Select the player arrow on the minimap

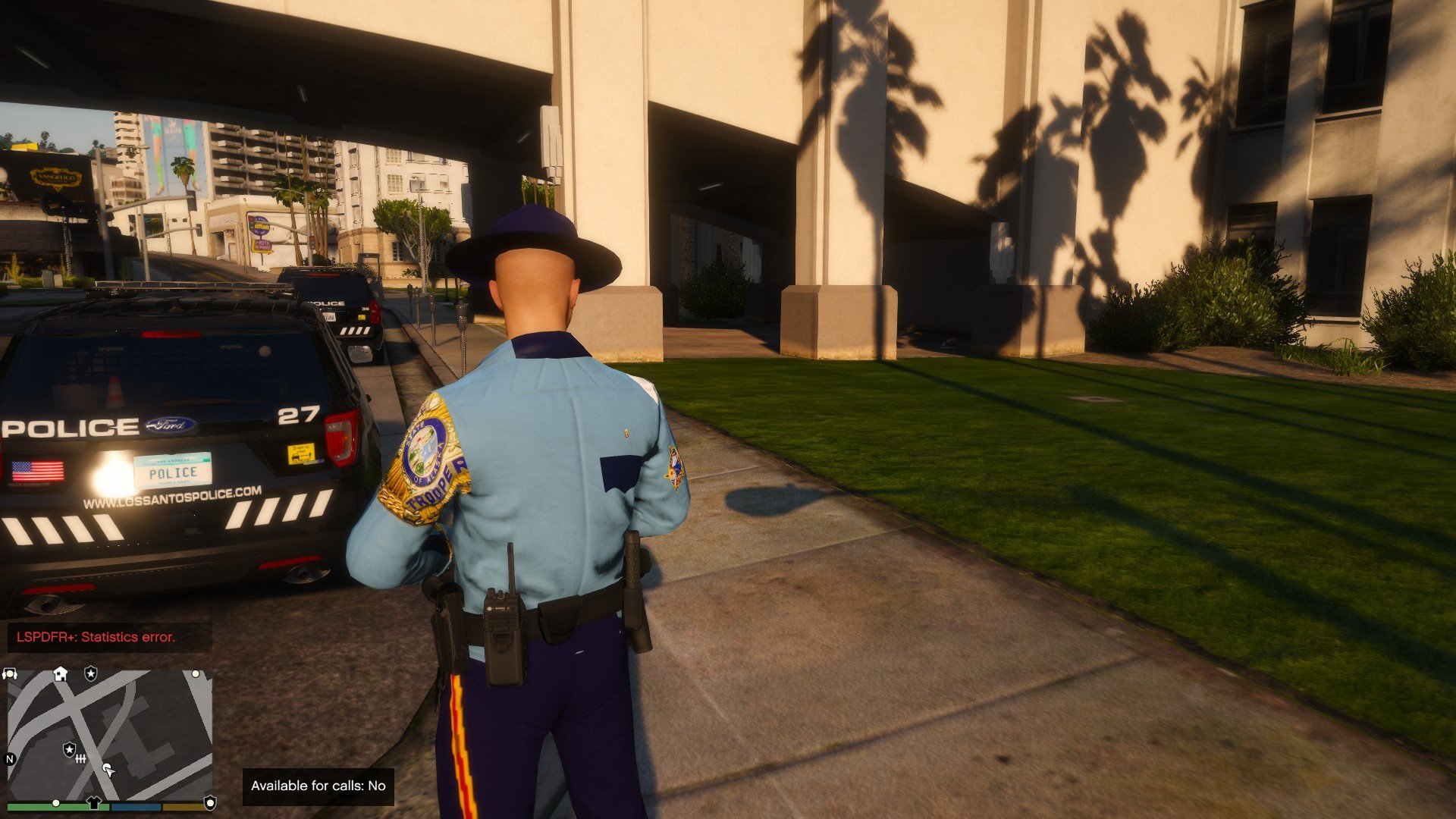[109, 770]
